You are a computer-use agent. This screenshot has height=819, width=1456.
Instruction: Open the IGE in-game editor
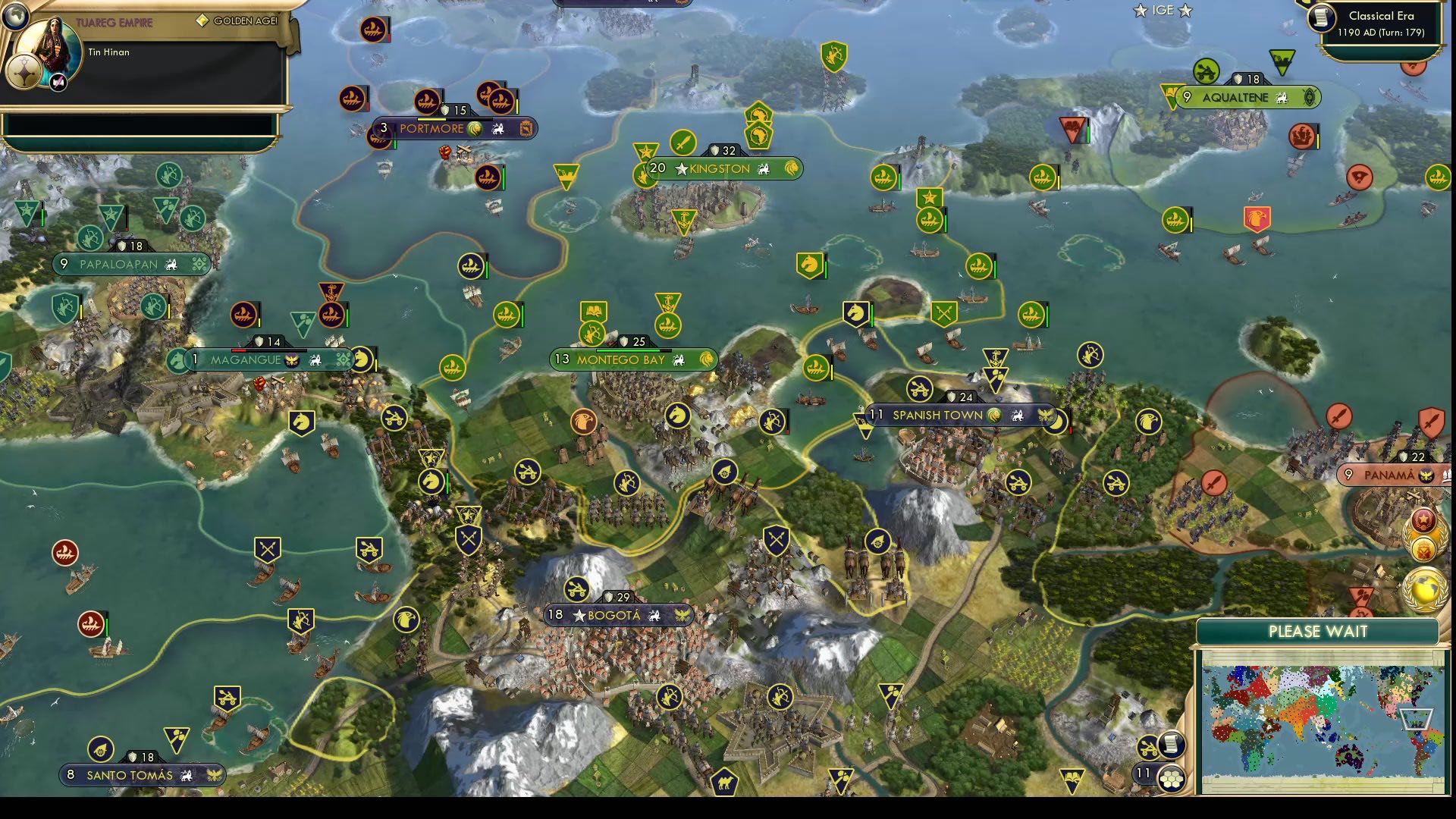click(1163, 11)
